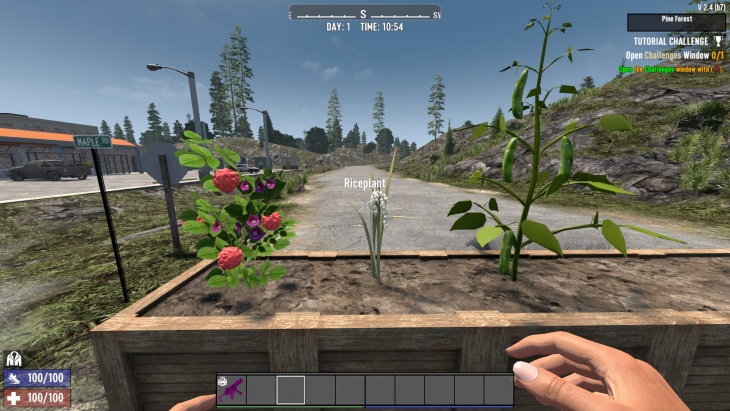Select the purple gun hotbar slot

[x=232, y=390]
